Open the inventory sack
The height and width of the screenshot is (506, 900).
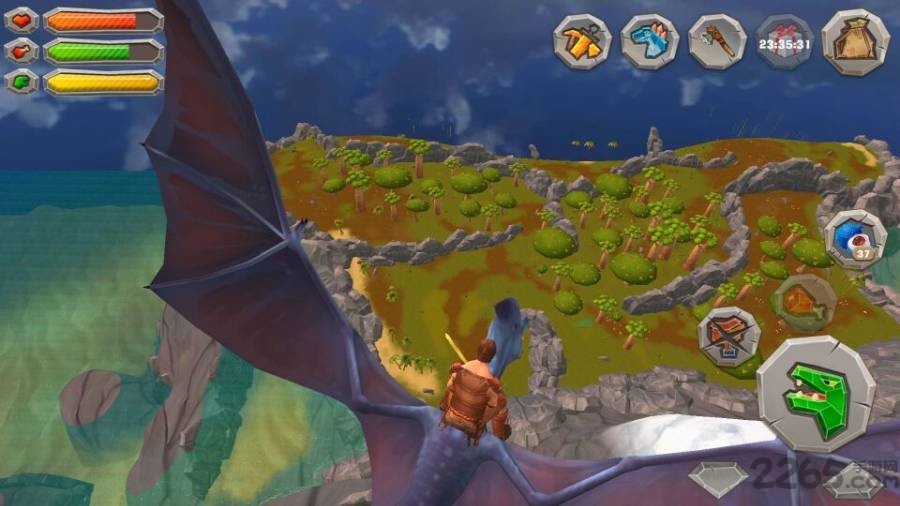pyautogui.click(x=855, y=42)
